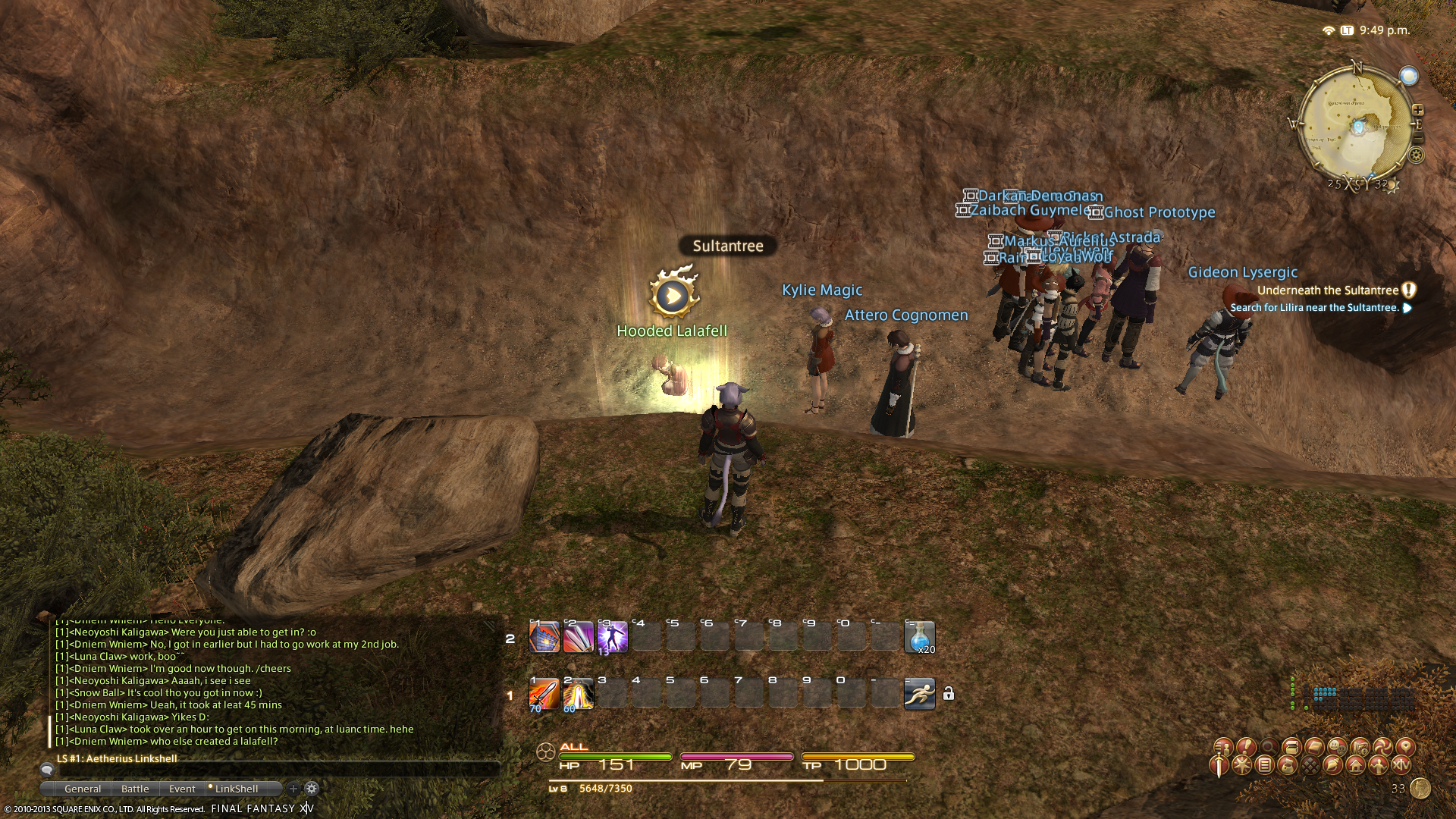Toggle the hotbar padlock icon

948,694
